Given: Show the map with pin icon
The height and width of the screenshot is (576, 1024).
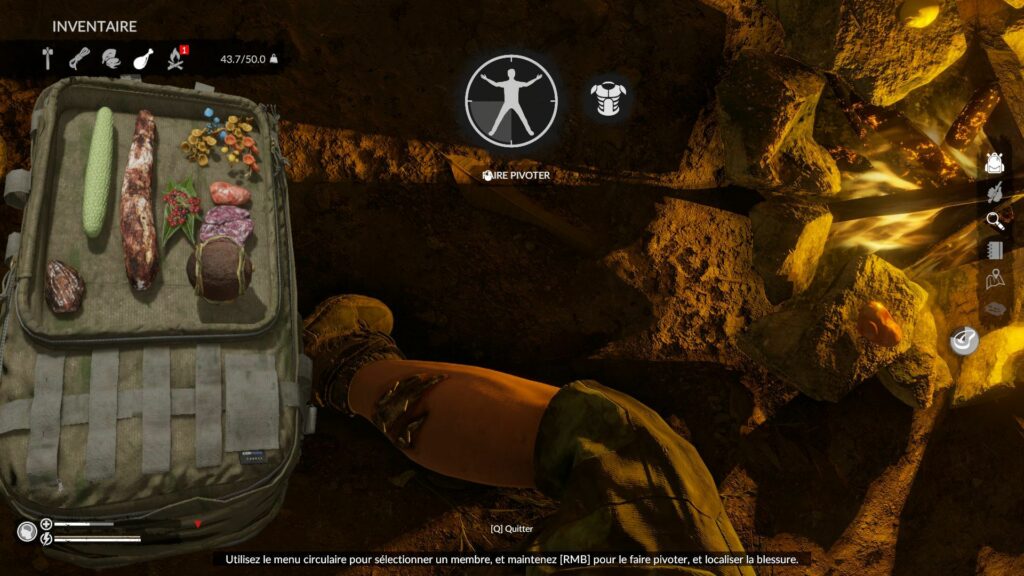Looking at the screenshot, I should 994,280.
